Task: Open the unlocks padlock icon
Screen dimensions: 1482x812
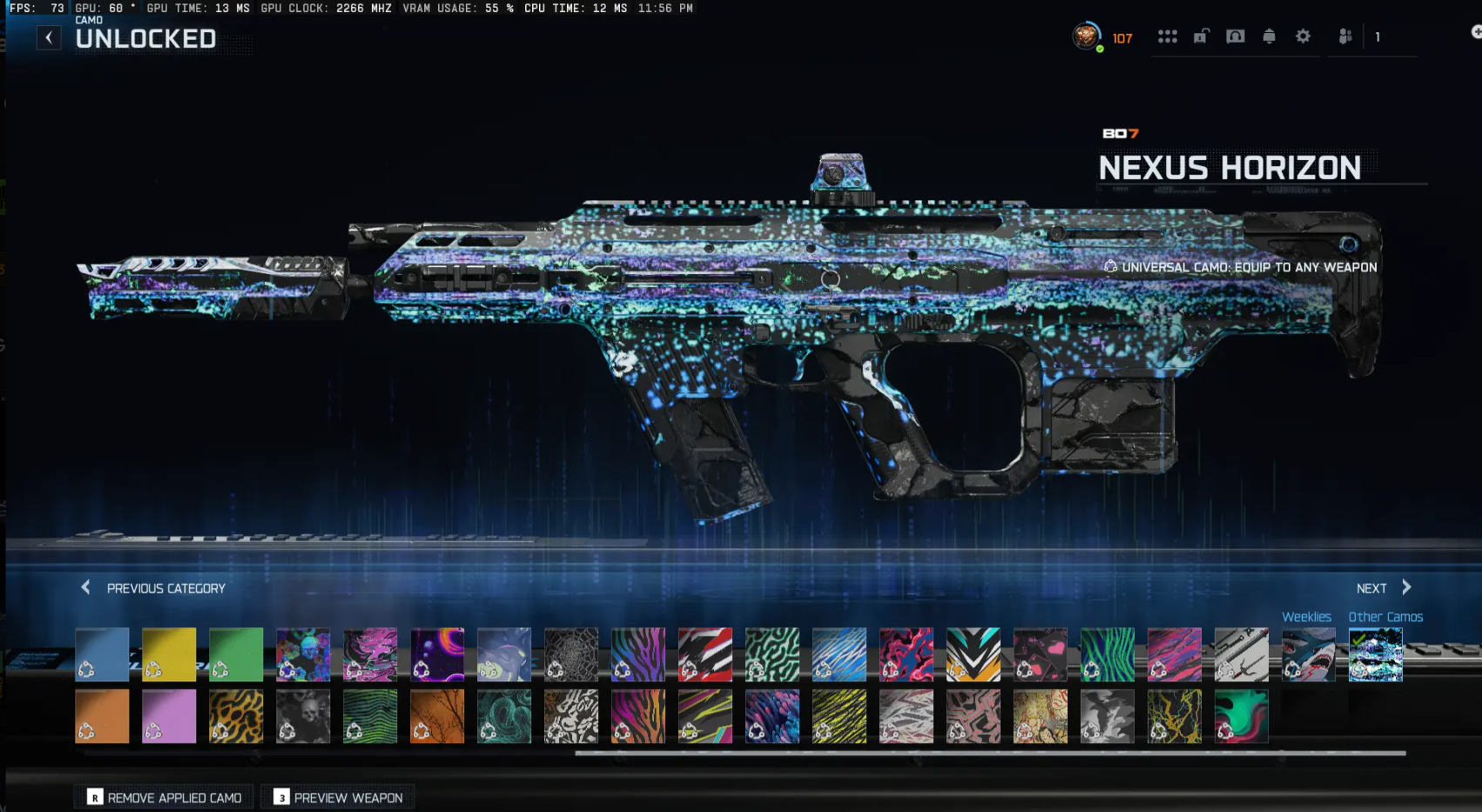Action: 1202,37
